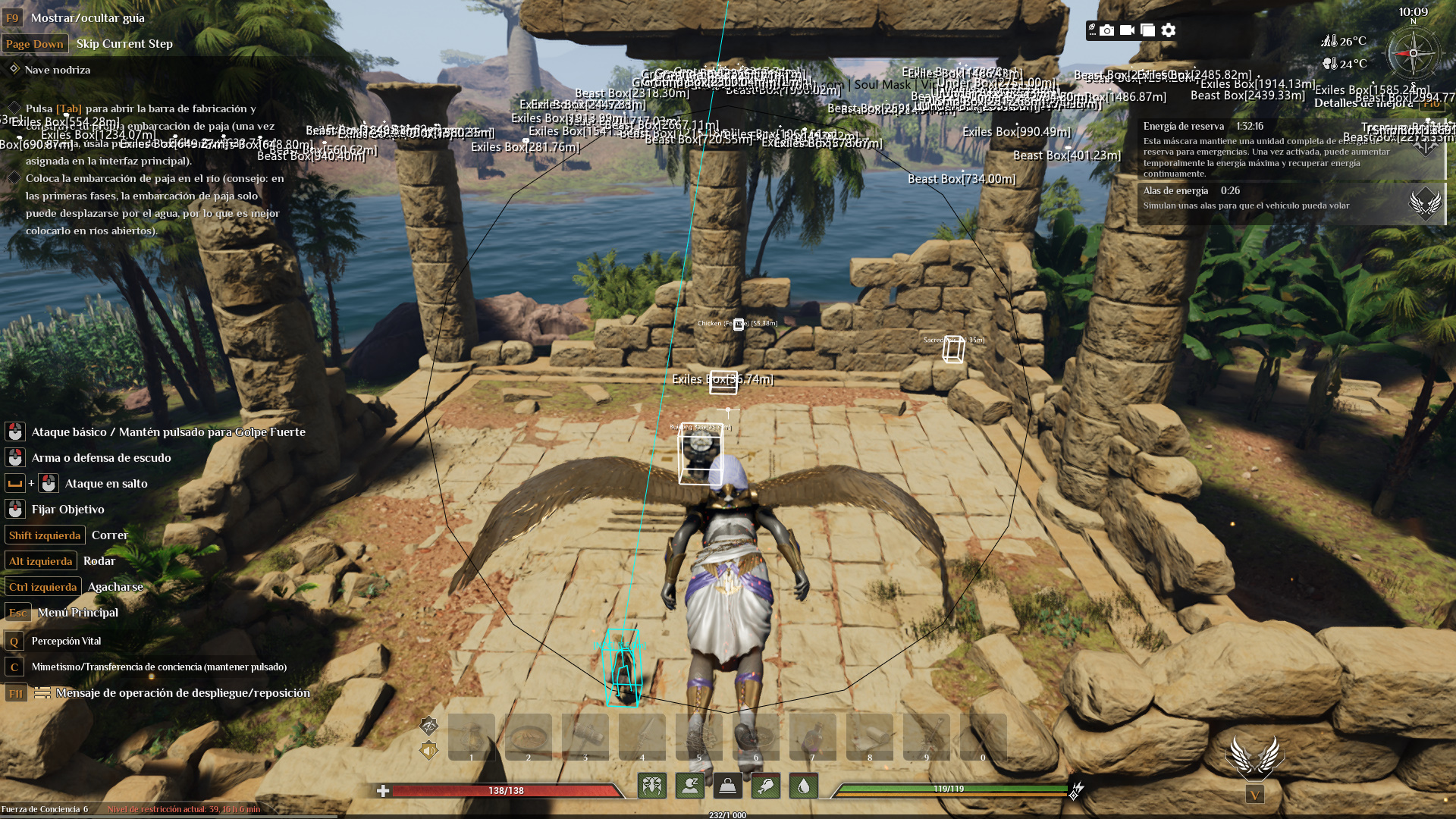Screen dimensions: 1456x819
Task: Open the gallery window icon
Action: click(x=1148, y=30)
